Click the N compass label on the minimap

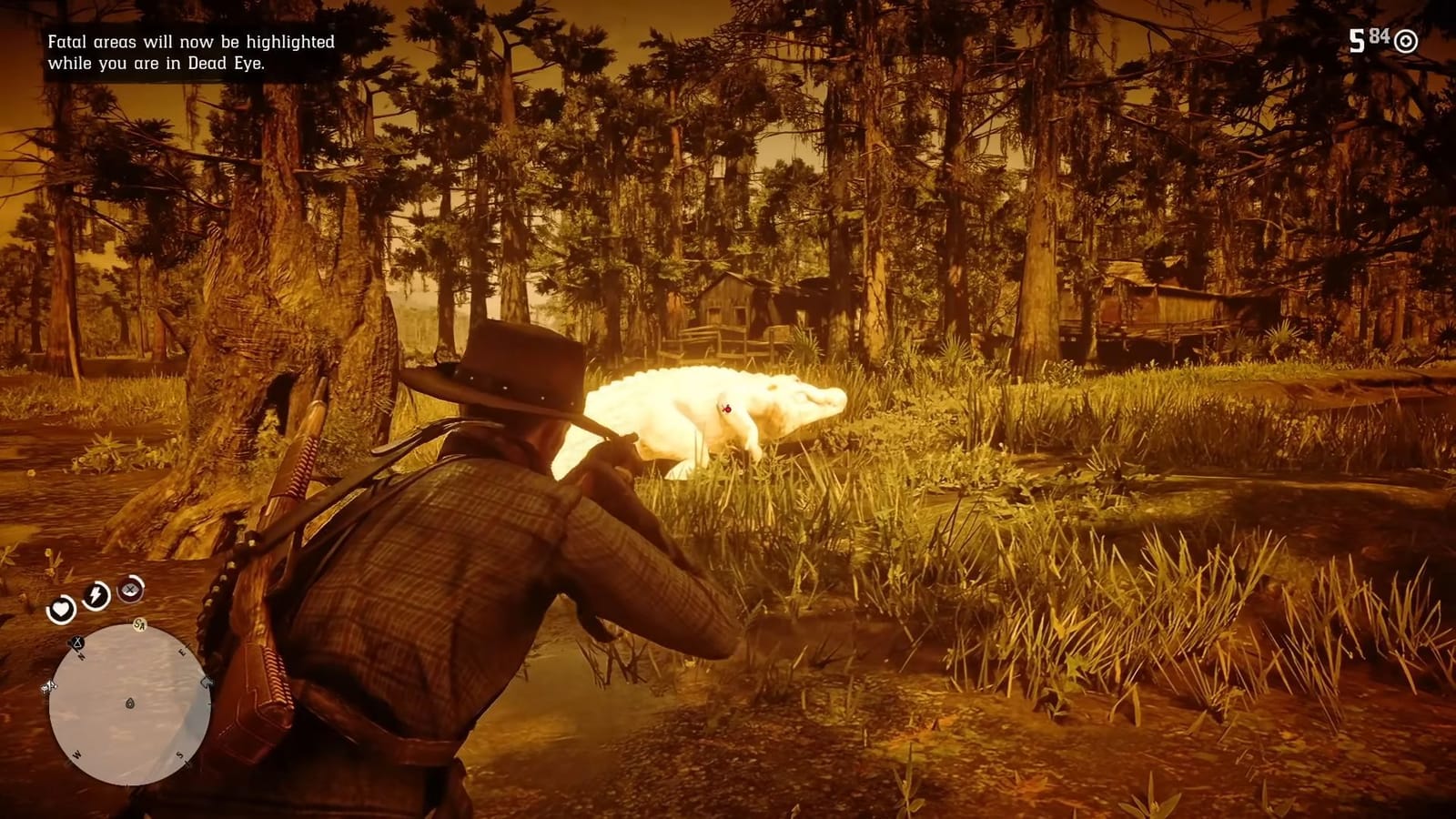pyautogui.click(x=81, y=655)
